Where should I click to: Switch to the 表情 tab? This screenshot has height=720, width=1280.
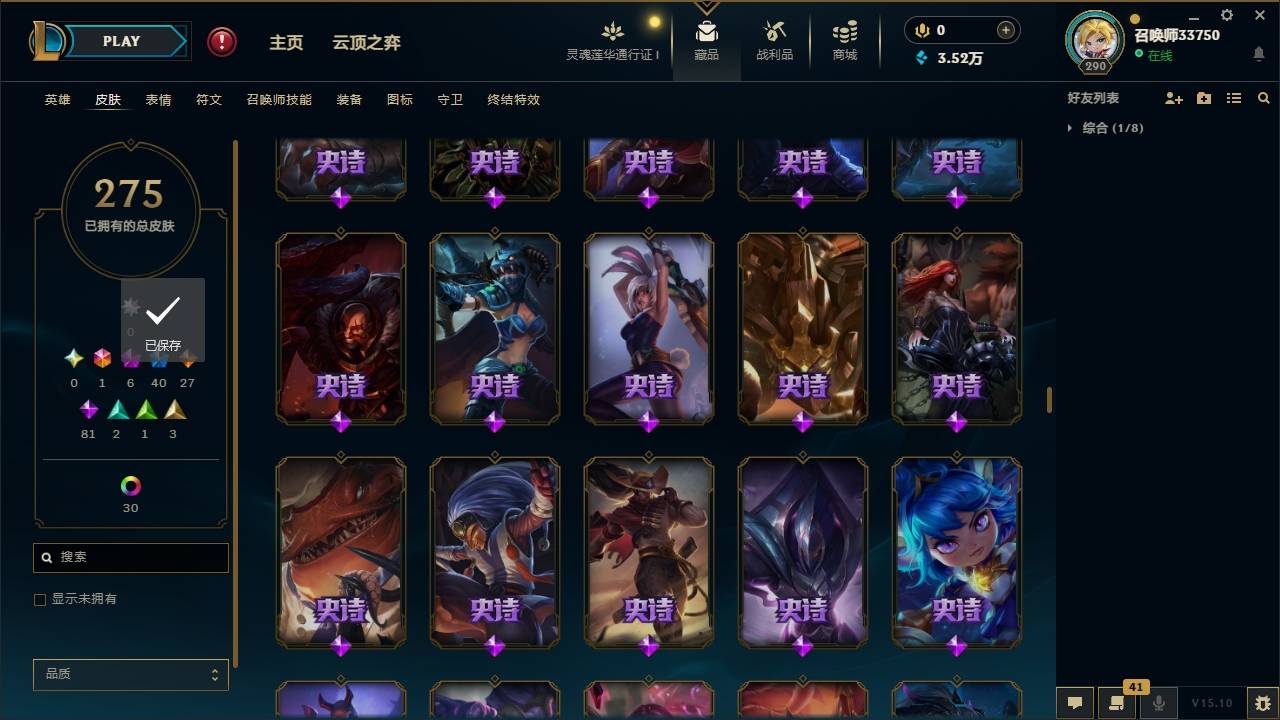tap(158, 100)
